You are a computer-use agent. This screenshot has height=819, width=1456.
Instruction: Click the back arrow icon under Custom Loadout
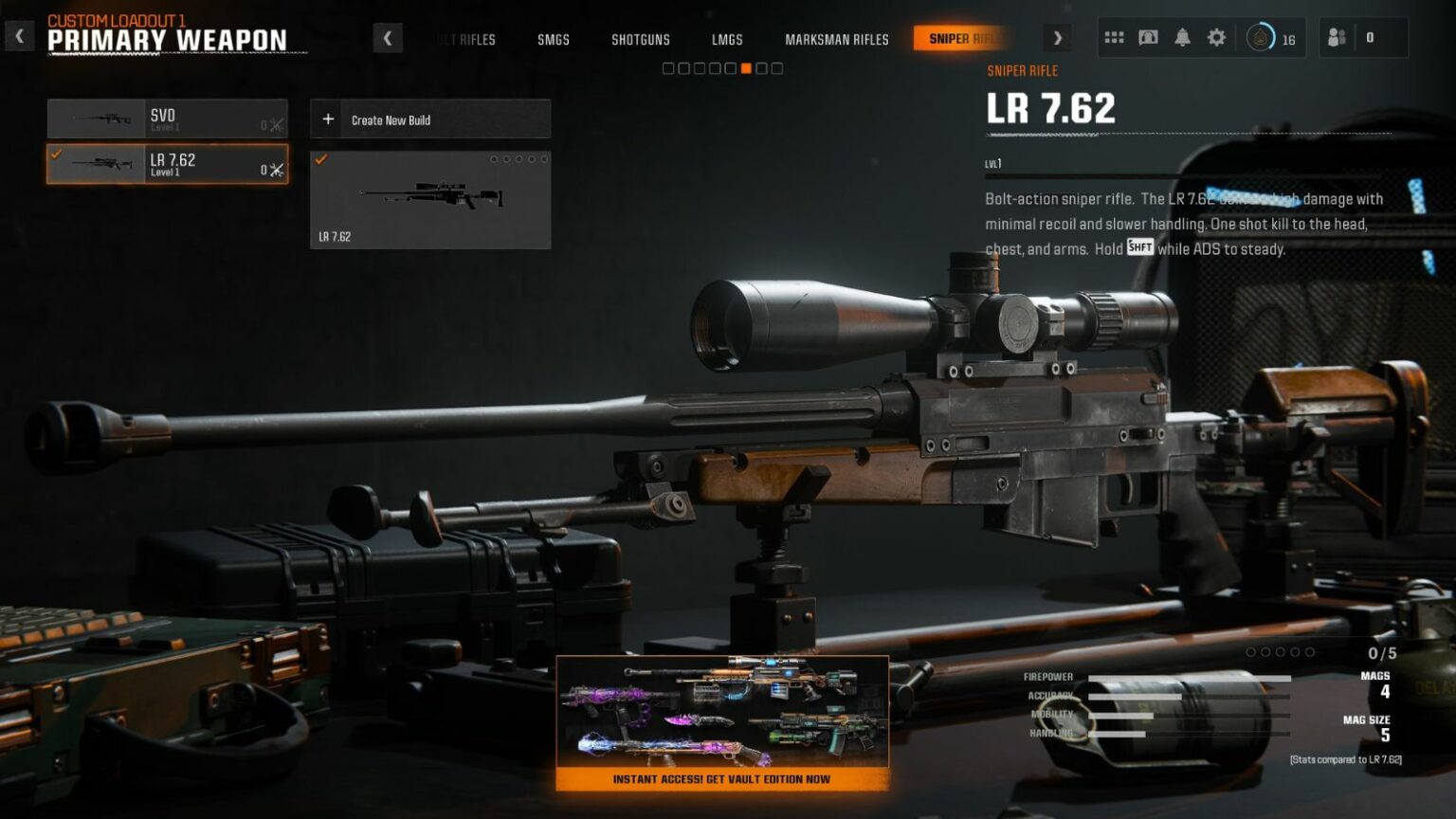pos(18,35)
